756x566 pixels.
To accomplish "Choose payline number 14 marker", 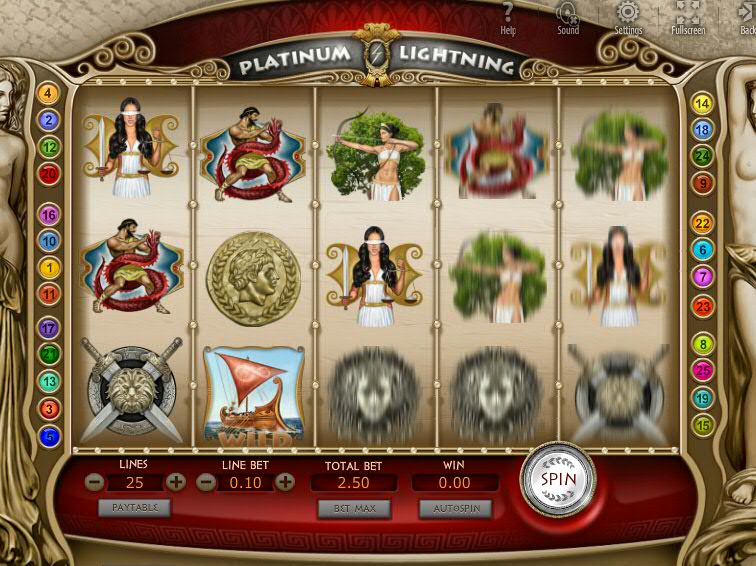I will pos(703,104).
